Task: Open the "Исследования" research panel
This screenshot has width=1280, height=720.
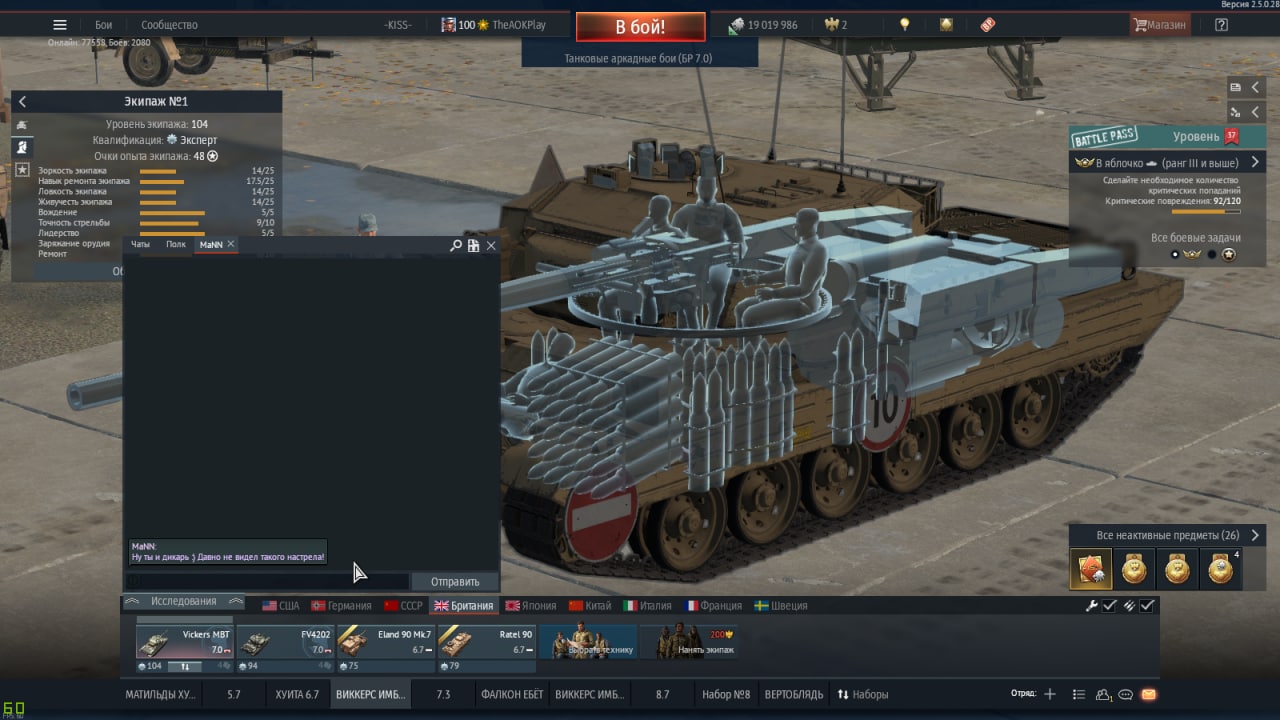Action: tap(183, 601)
